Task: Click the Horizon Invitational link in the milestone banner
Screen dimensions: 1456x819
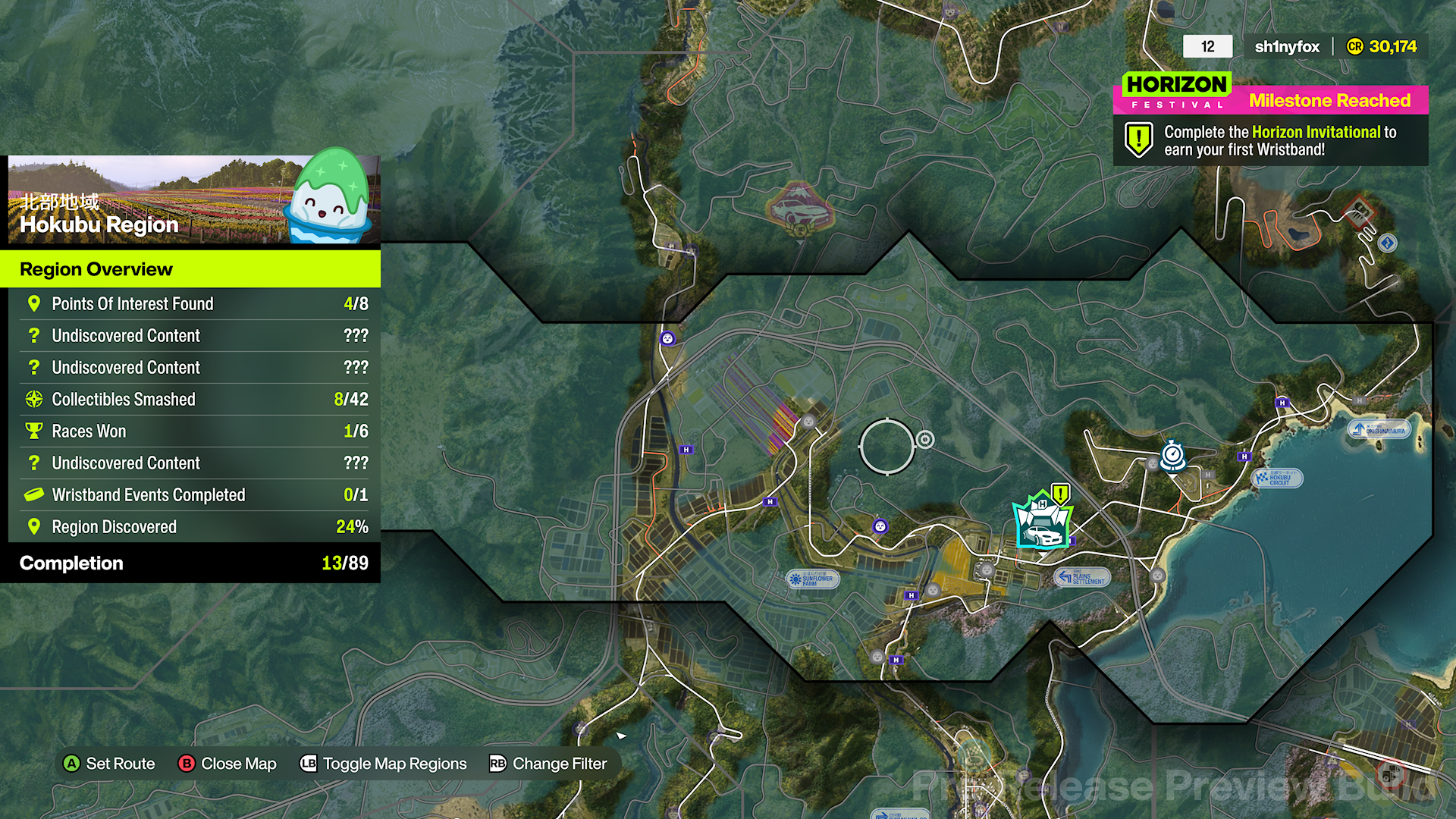Action: click(x=1315, y=132)
